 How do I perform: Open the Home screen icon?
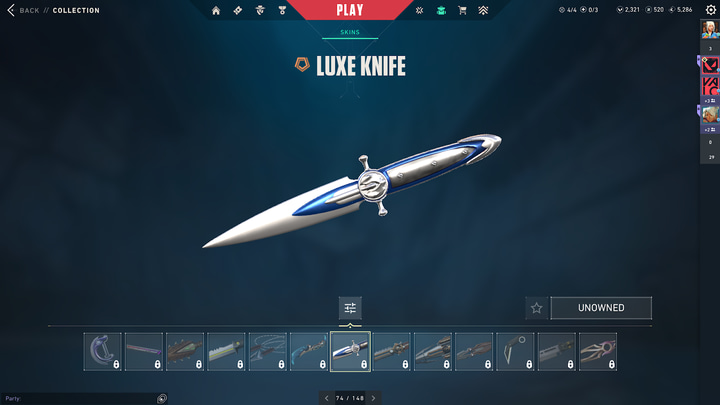(x=216, y=11)
